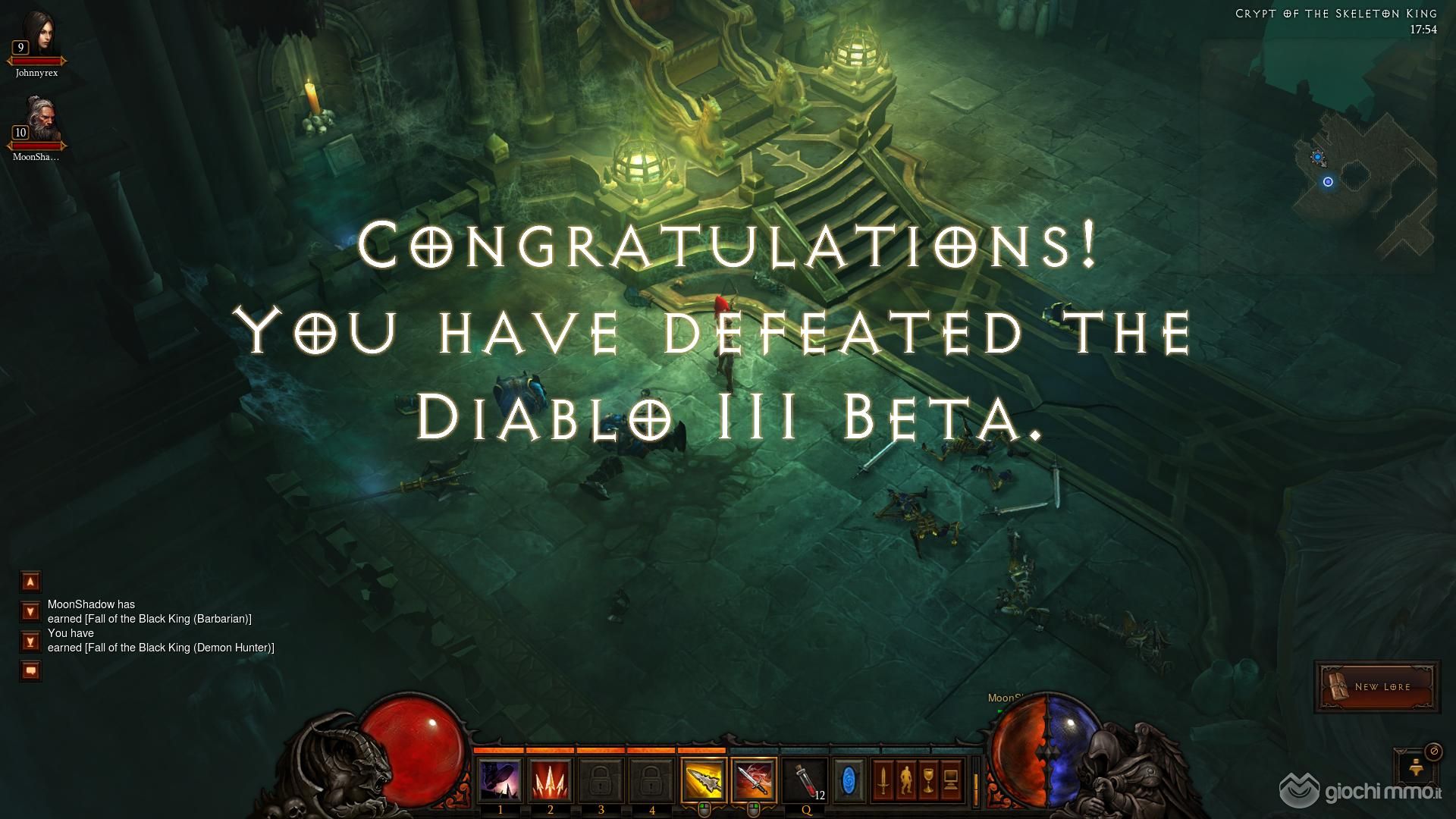The image size is (1456, 819).
Task: Open the sword menu button
Action: [883, 780]
